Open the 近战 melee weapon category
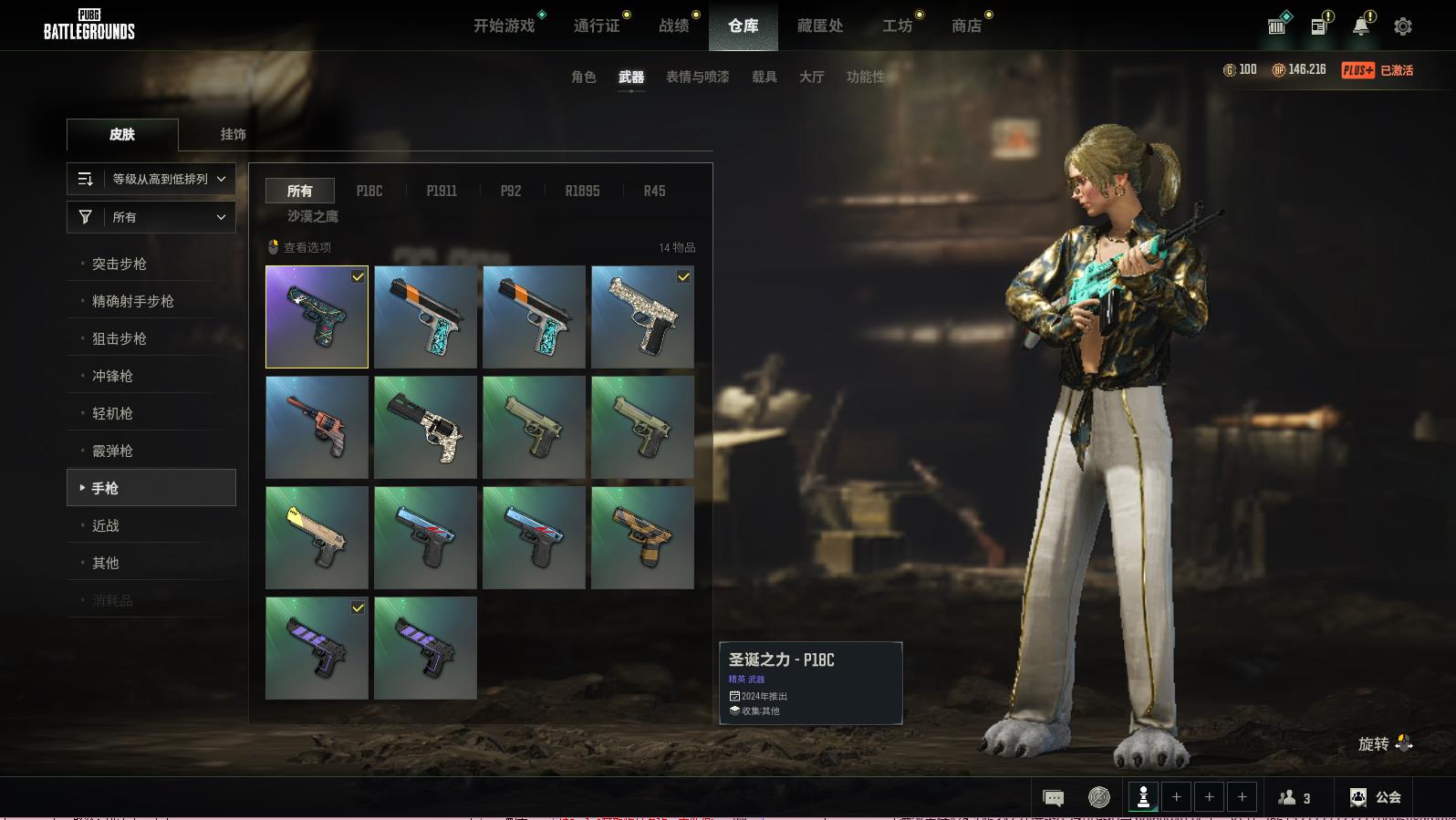This screenshot has width=1456, height=820. [105, 525]
